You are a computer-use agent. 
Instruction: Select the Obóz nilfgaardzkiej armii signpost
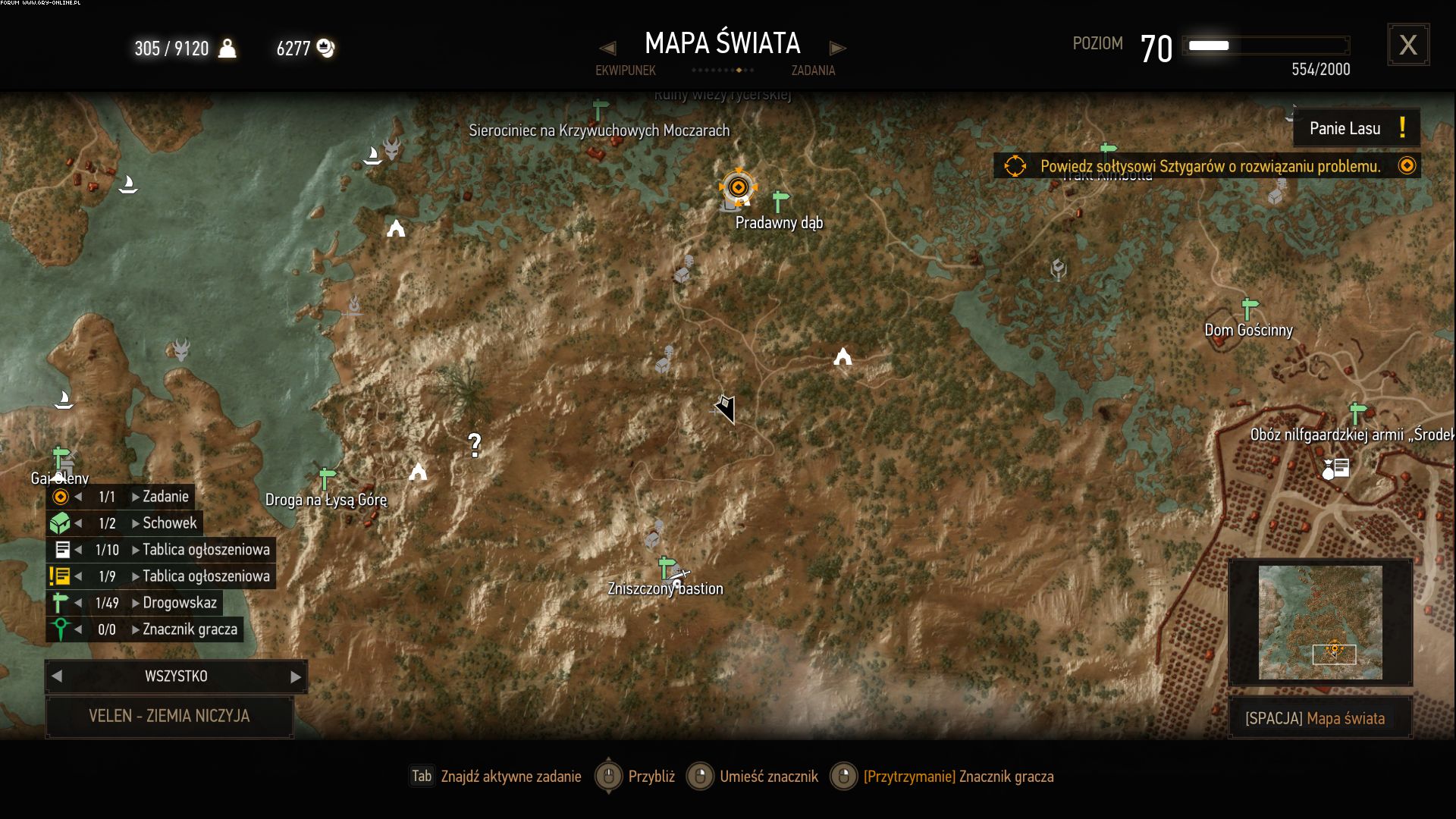coord(1357,413)
